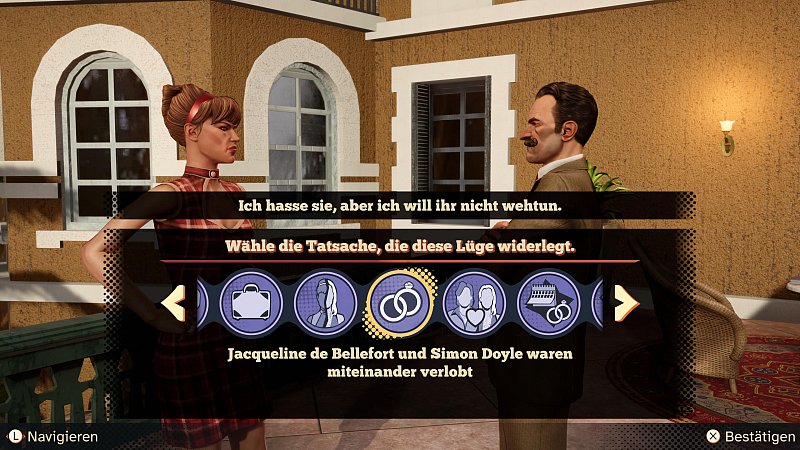This screenshot has width=800, height=450.
Task: Select the highlighted interlocked rings fact
Action: coord(400,303)
